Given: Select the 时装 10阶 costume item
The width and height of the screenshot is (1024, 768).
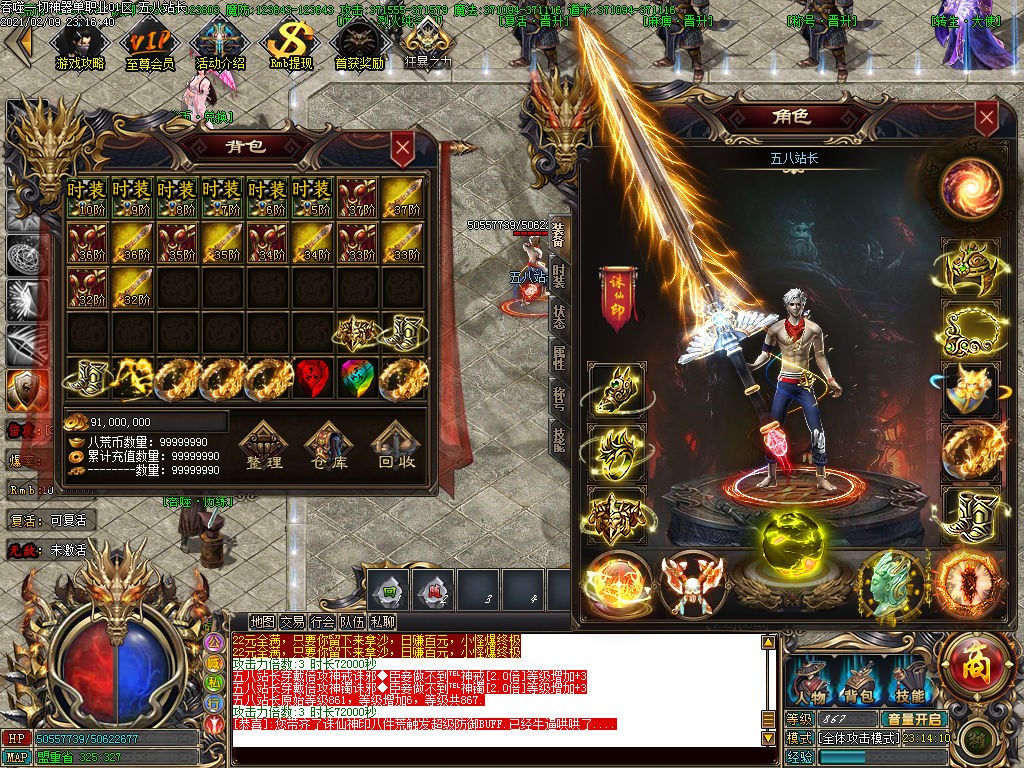Looking at the screenshot, I should pyautogui.click(x=87, y=198).
